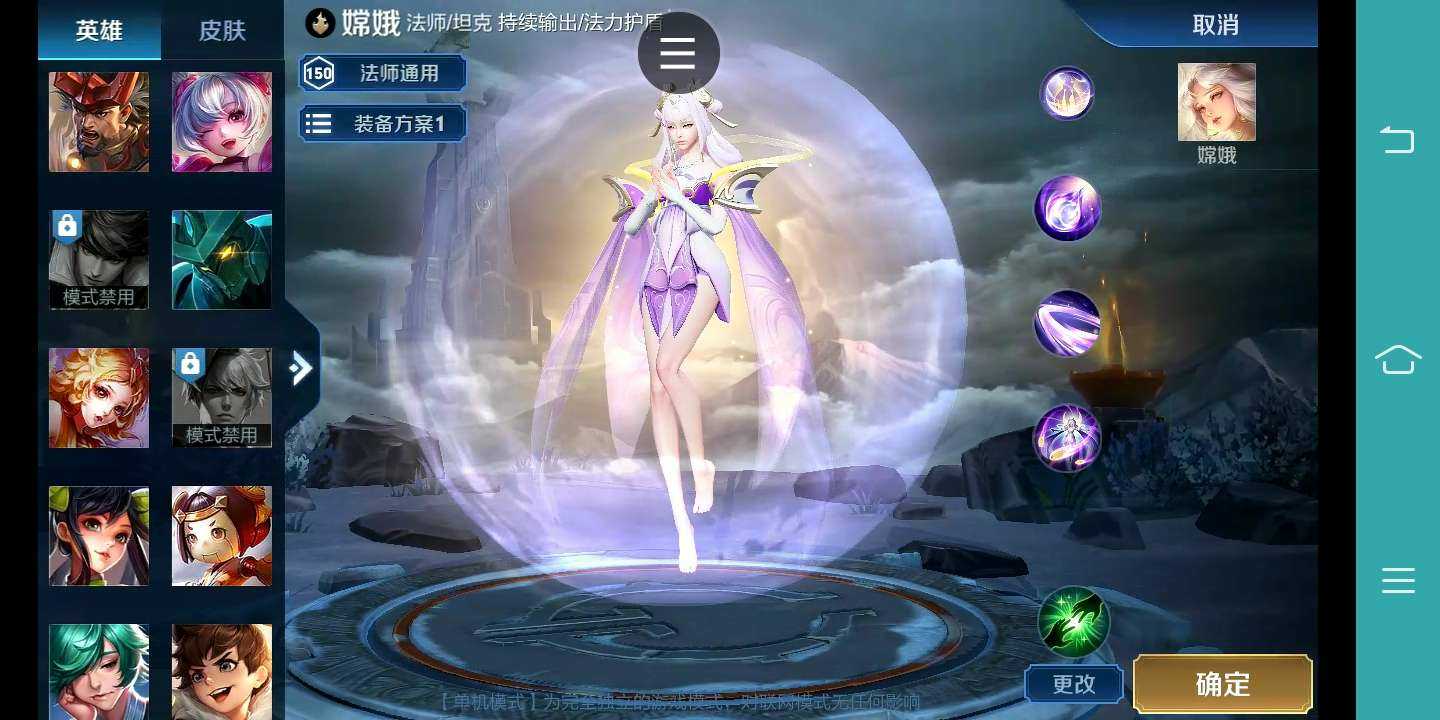This screenshot has width=1440, height=720.
Task: Tap the Android home button
Action: 1397,360
